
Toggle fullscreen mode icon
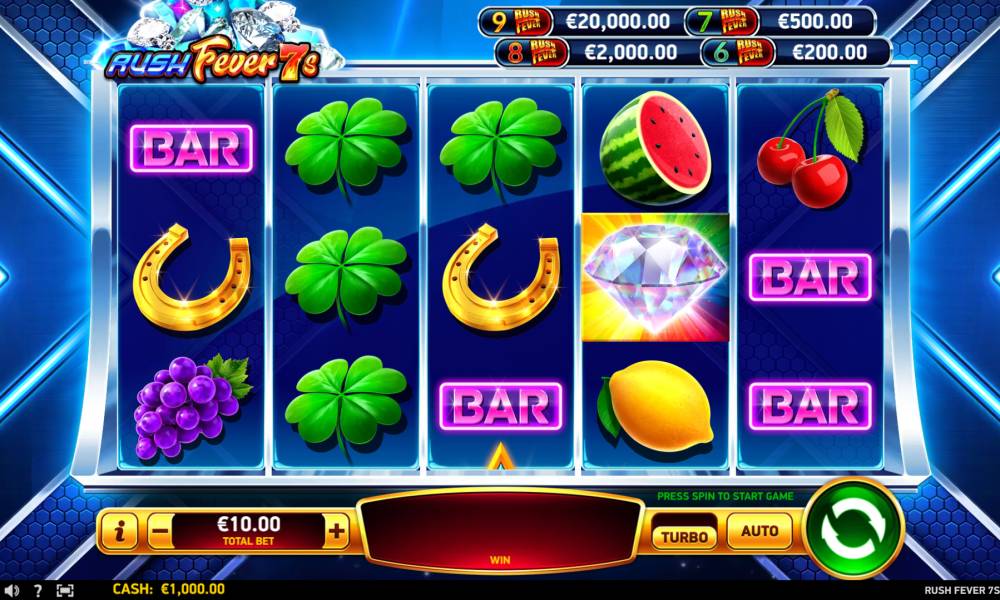65,590
